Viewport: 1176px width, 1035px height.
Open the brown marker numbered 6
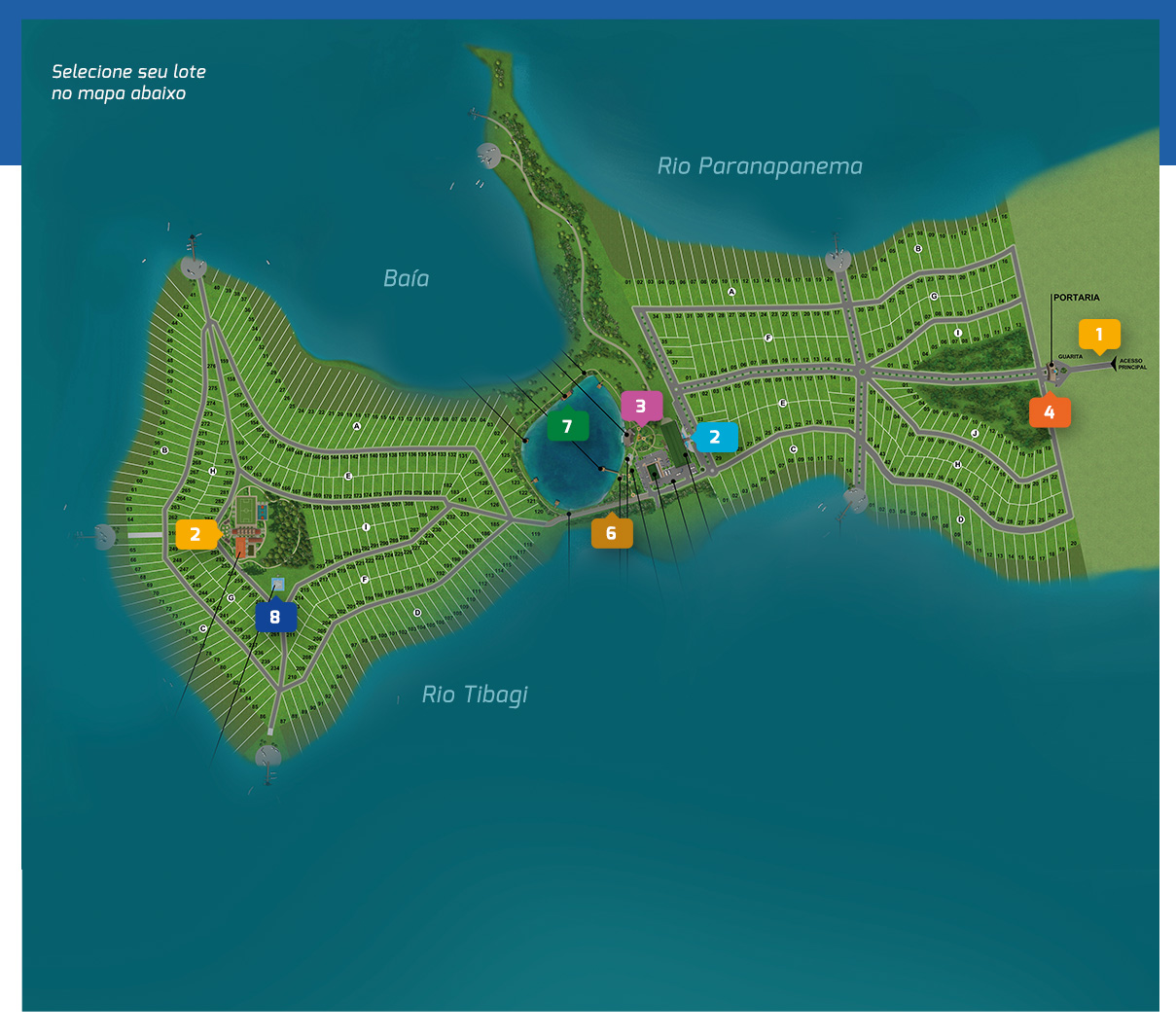(x=611, y=532)
